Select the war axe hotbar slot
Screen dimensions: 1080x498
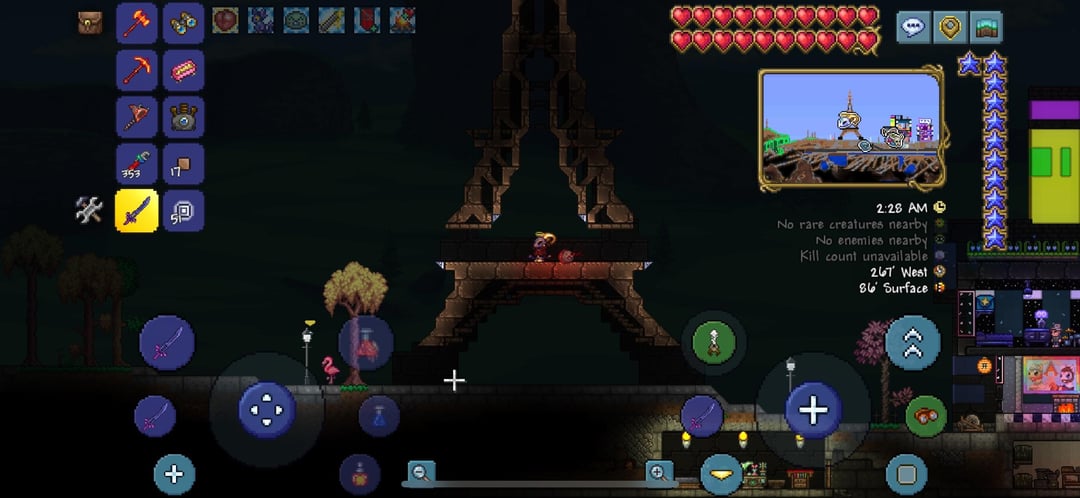pos(136,115)
